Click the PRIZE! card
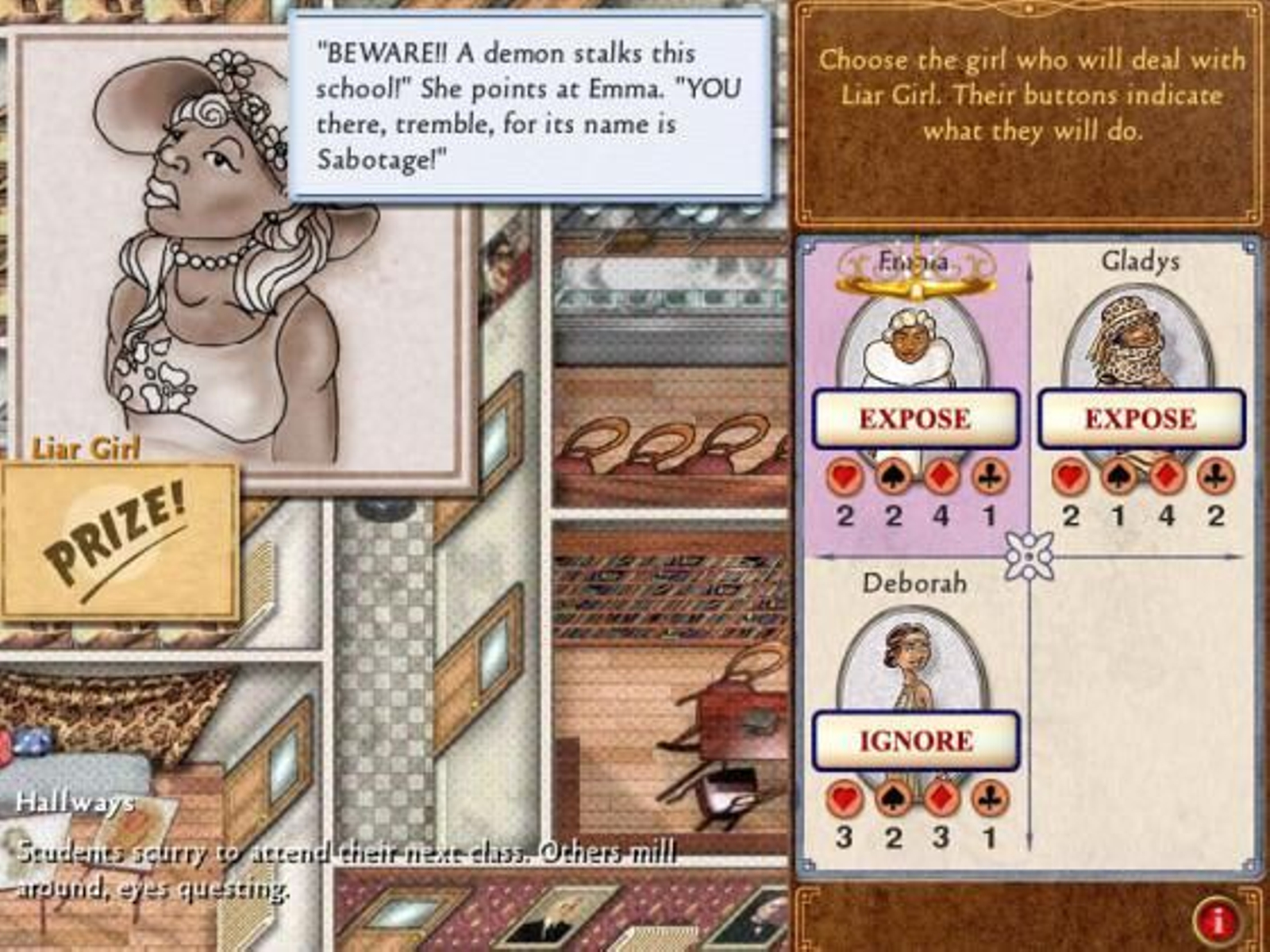Viewport: 1270px width, 952px height. (119, 541)
